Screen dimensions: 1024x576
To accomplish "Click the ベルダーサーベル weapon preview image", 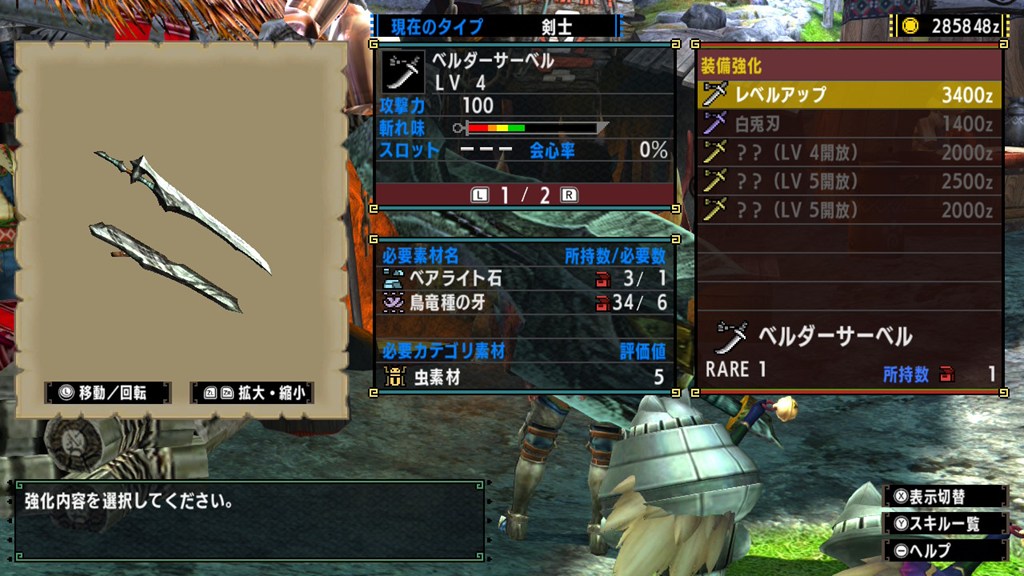I will (182, 230).
